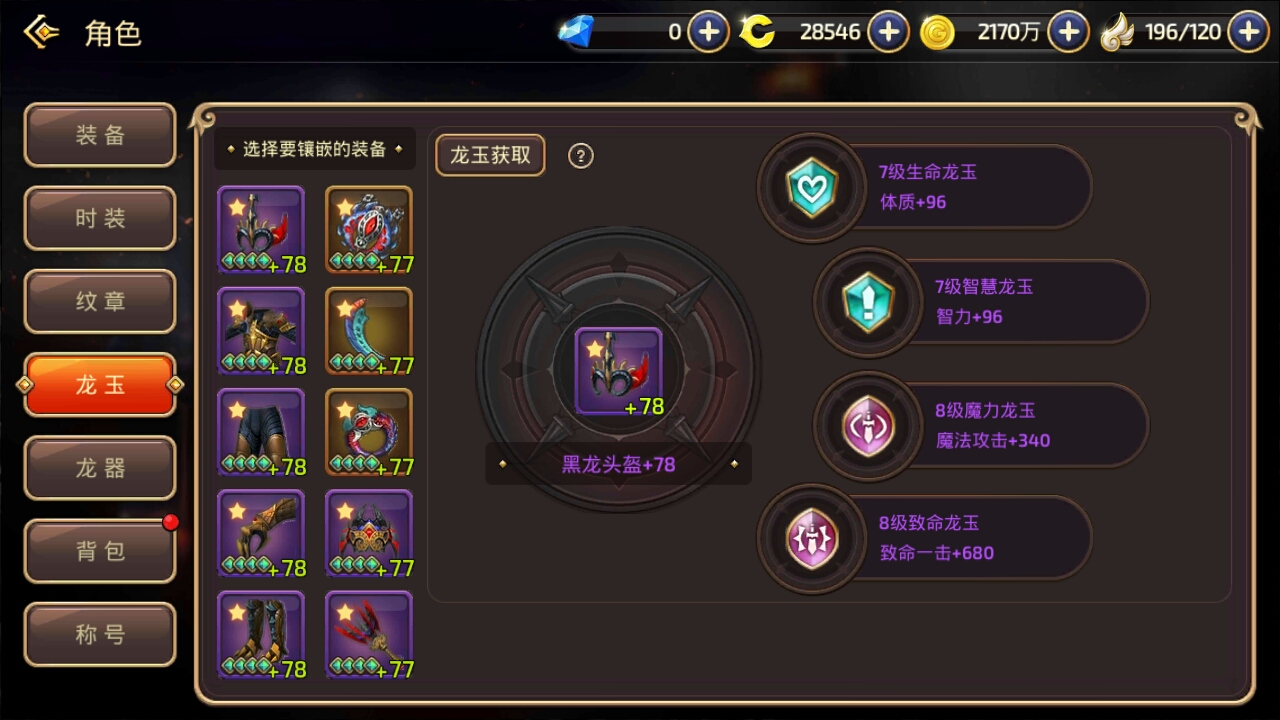
Task: Switch to the 装备 tab
Action: click(x=100, y=135)
